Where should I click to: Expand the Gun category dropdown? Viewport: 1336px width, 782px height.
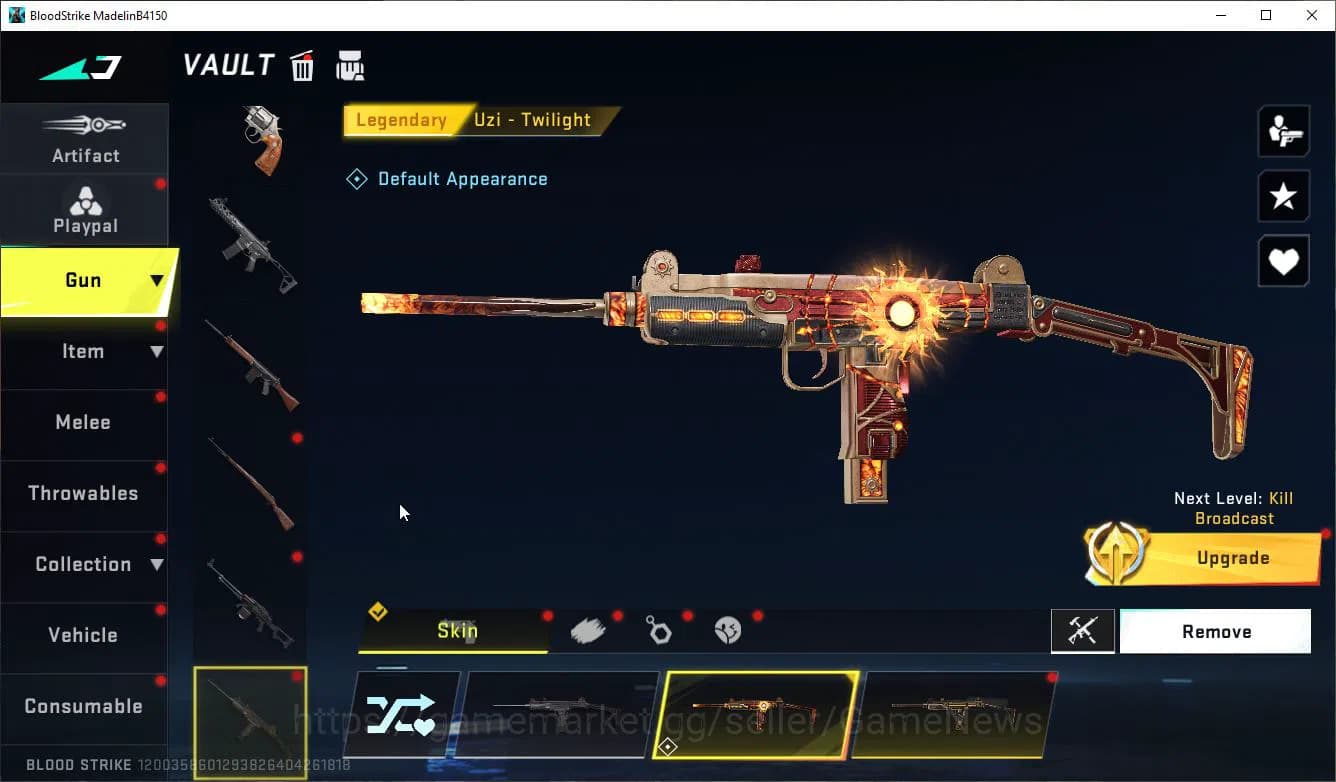coord(155,281)
